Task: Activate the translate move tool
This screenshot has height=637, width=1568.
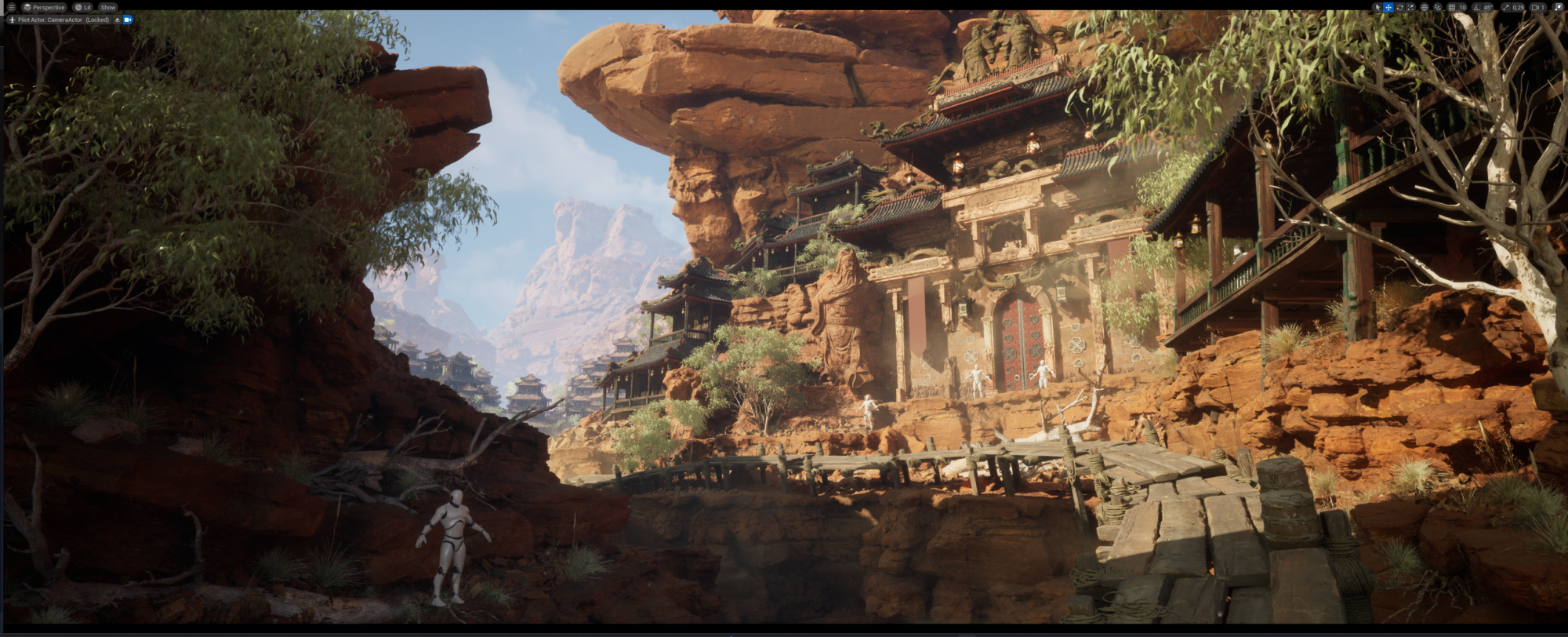Action: 1388,7
